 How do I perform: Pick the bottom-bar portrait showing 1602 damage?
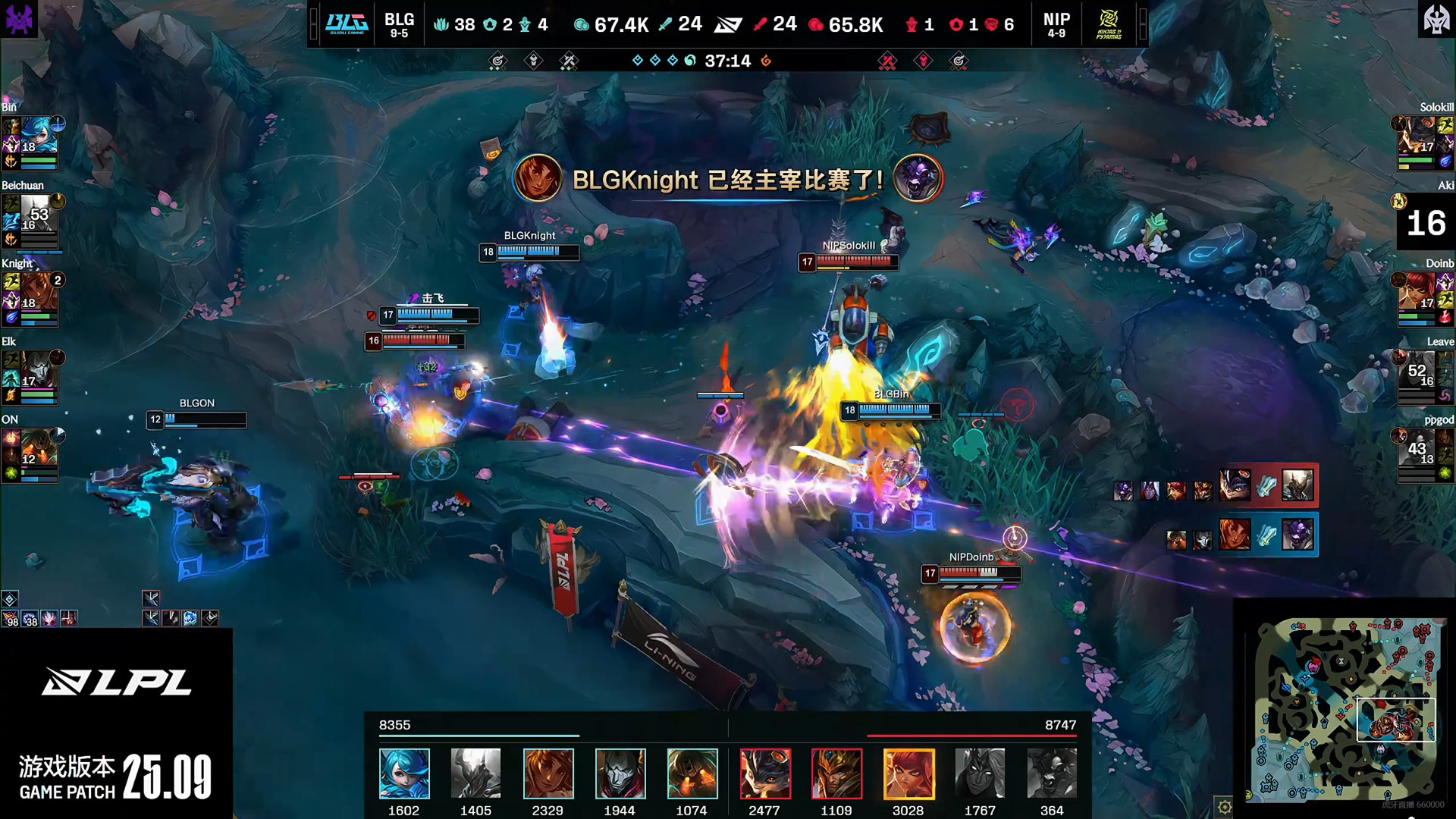click(404, 773)
